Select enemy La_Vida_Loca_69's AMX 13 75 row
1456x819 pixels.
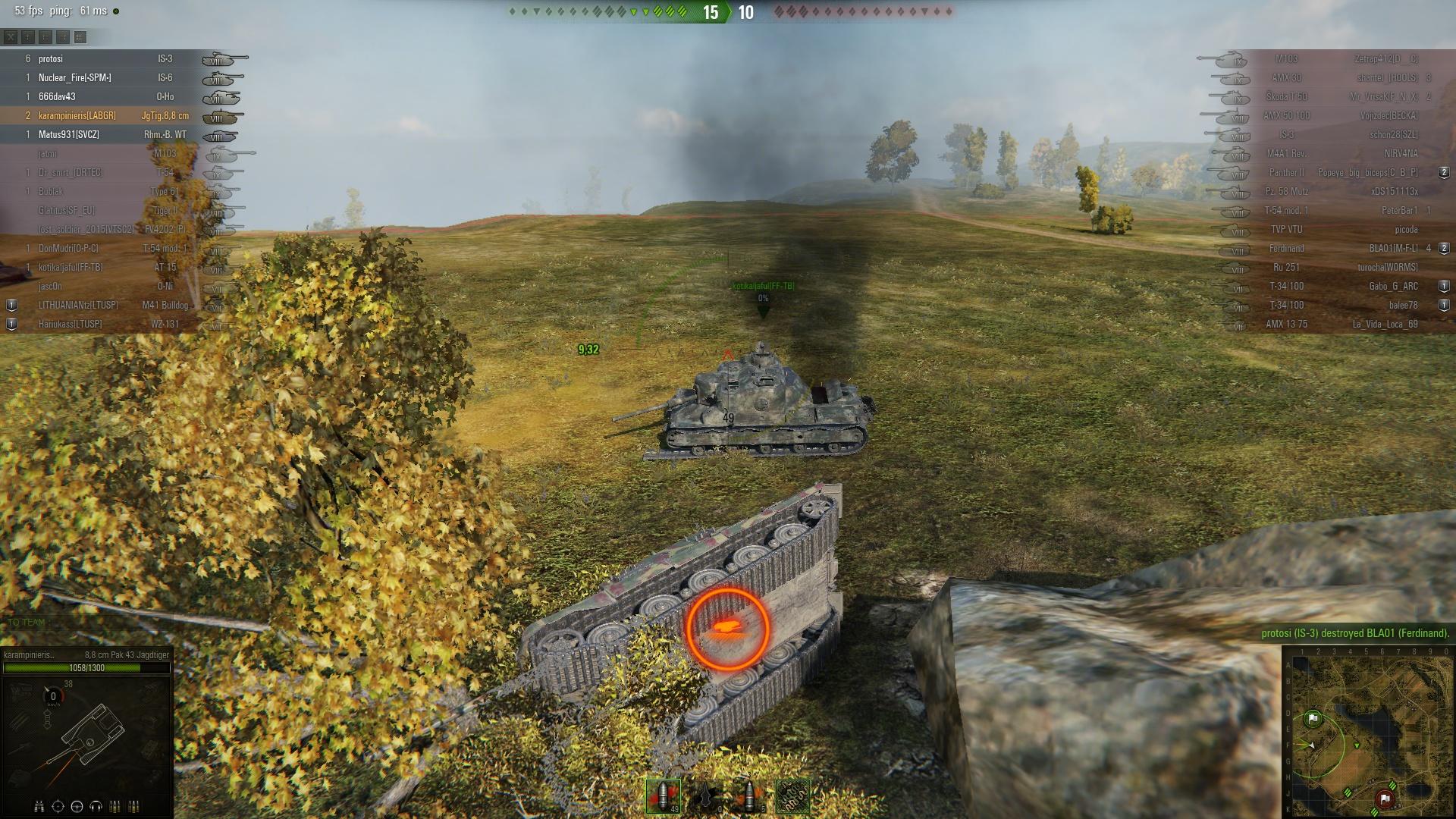[1335, 325]
